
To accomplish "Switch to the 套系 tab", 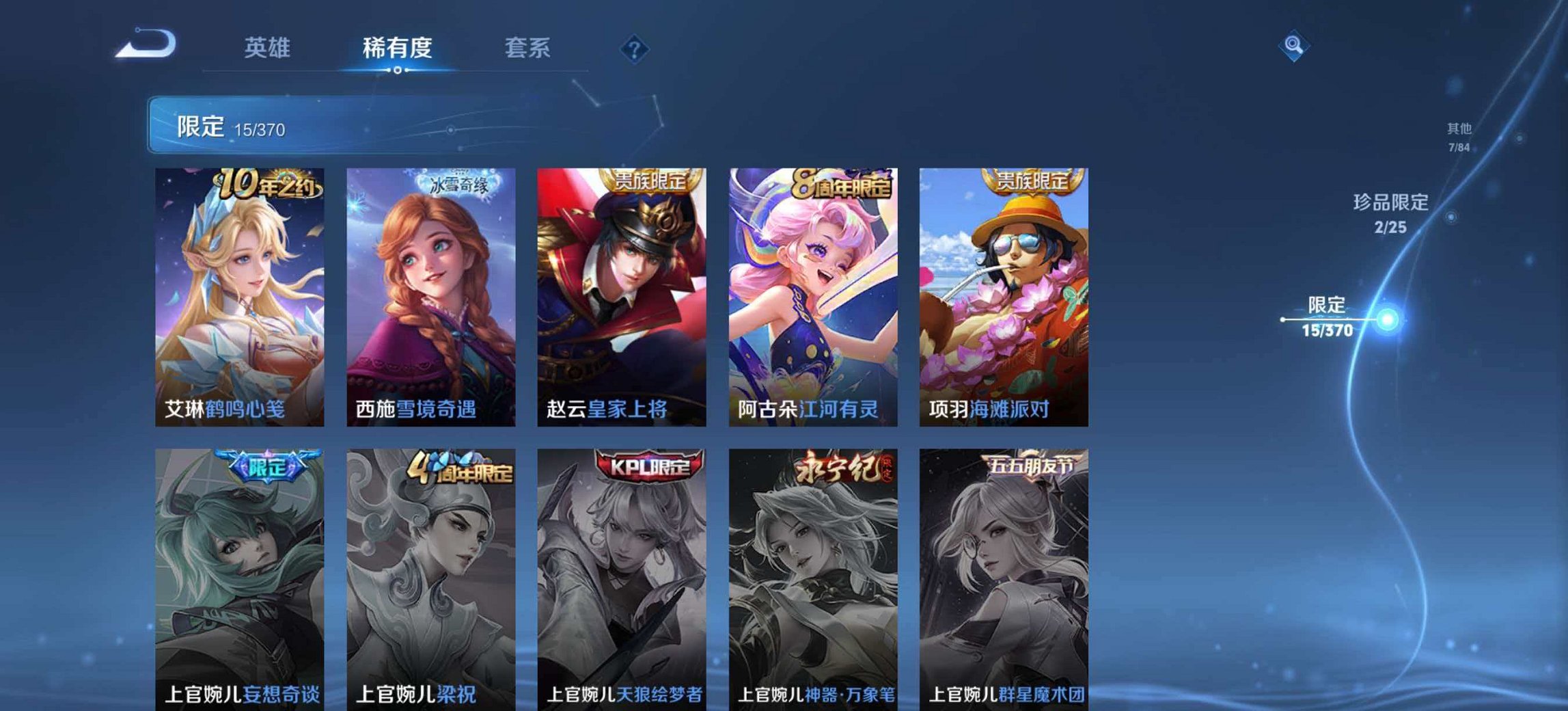I will point(527,48).
